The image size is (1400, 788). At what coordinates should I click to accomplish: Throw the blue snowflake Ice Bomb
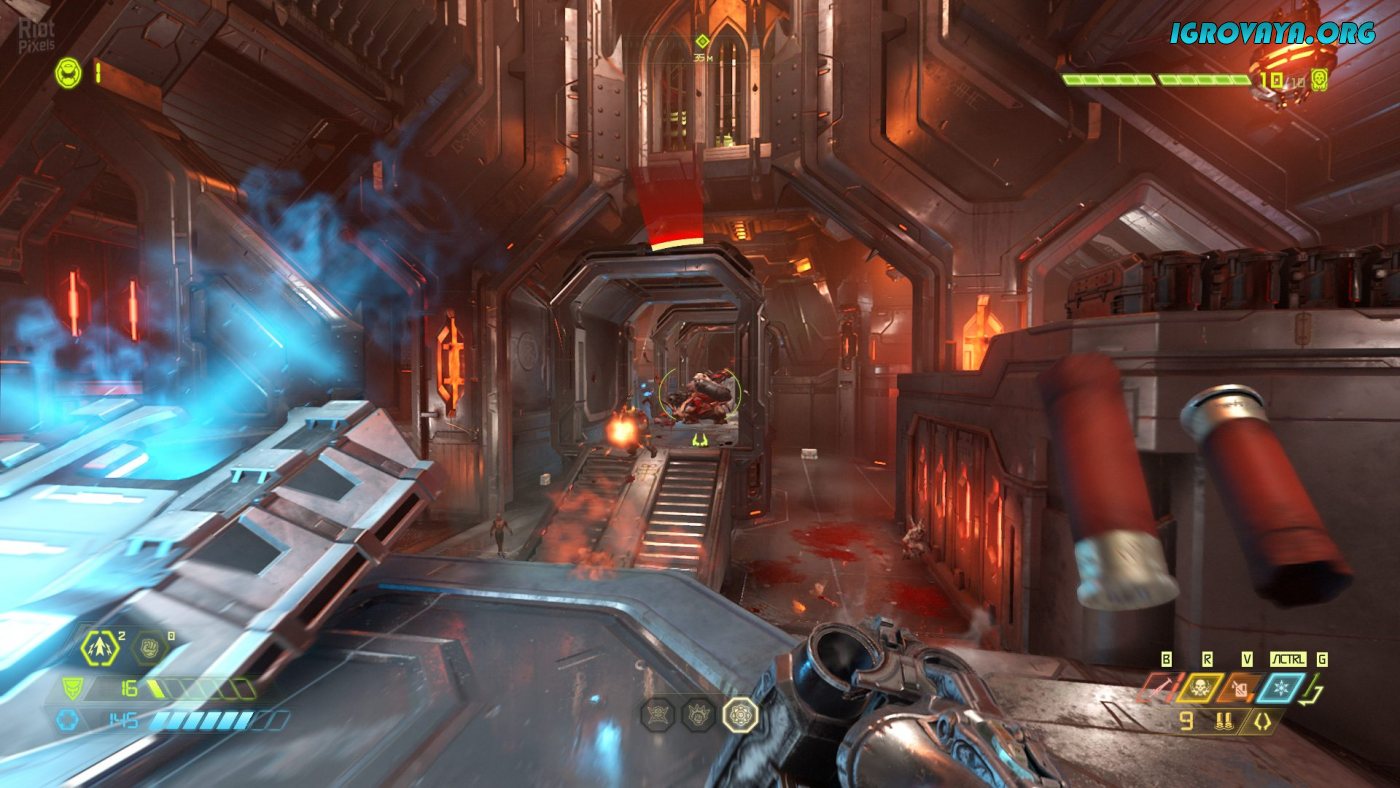click(1282, 687)
